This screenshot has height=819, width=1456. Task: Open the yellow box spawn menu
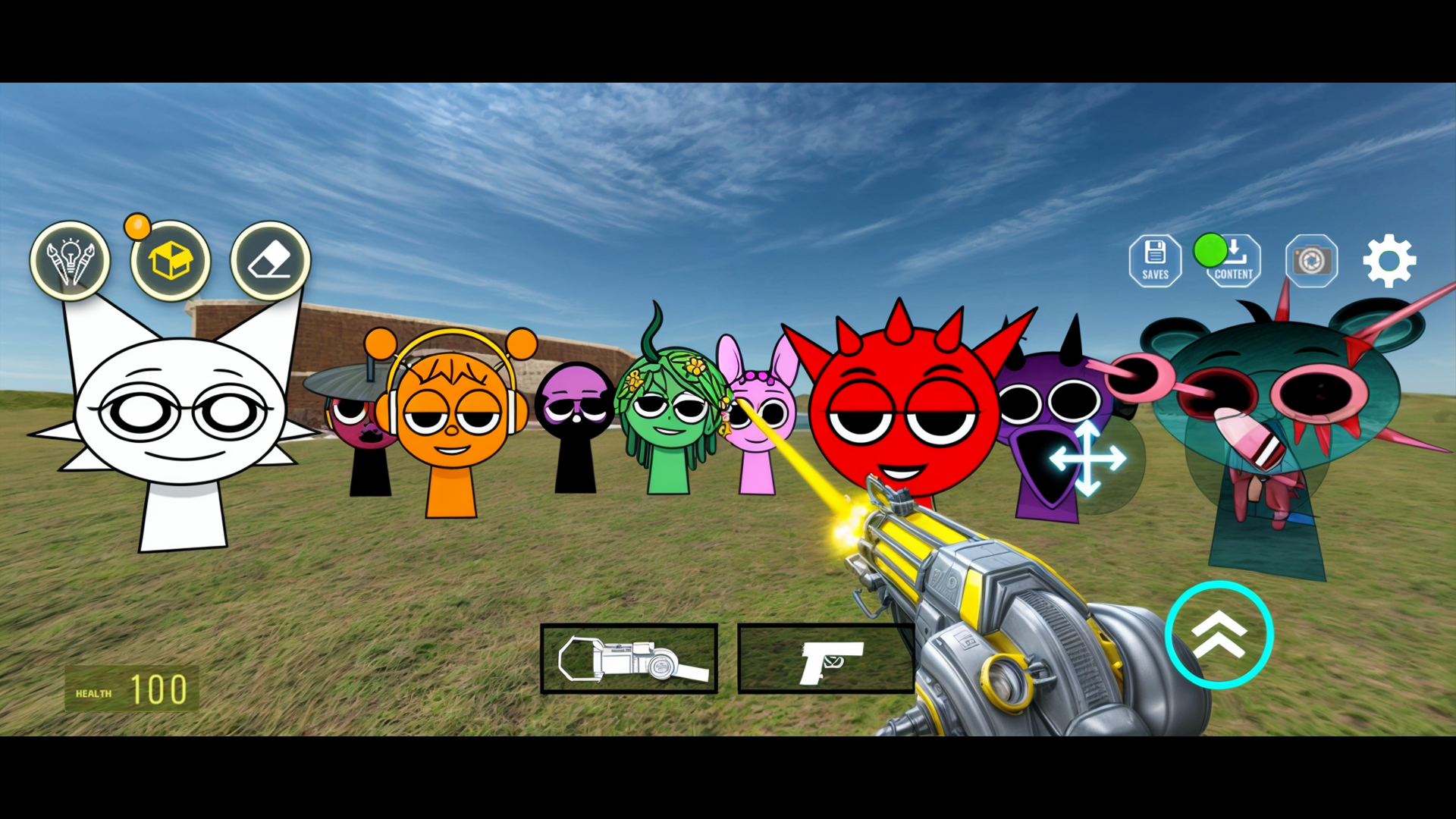coord(171,261)
